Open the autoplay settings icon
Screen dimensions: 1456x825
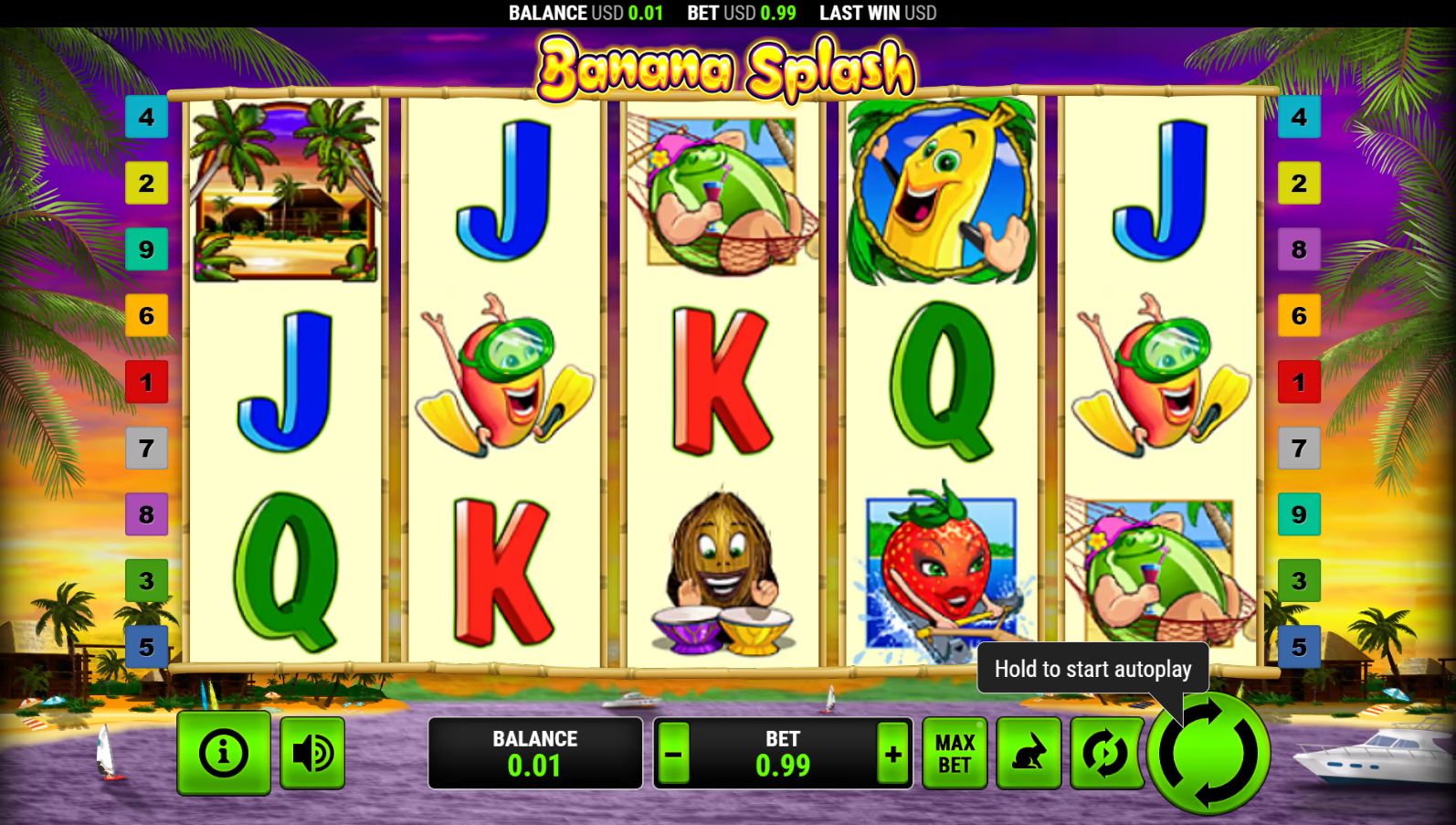click(1105, 752)
